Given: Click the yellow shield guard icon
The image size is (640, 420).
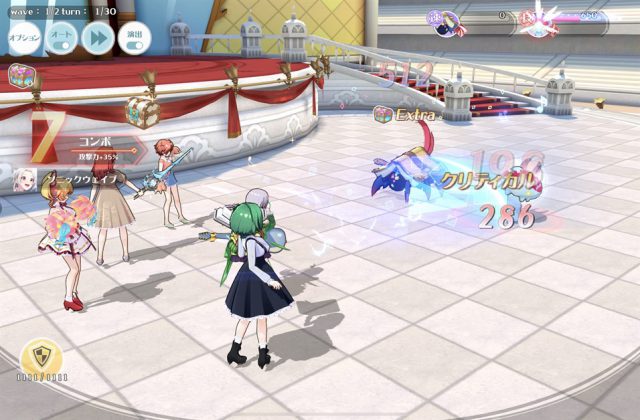Looking at the screenshot, I should pos(41,357).
